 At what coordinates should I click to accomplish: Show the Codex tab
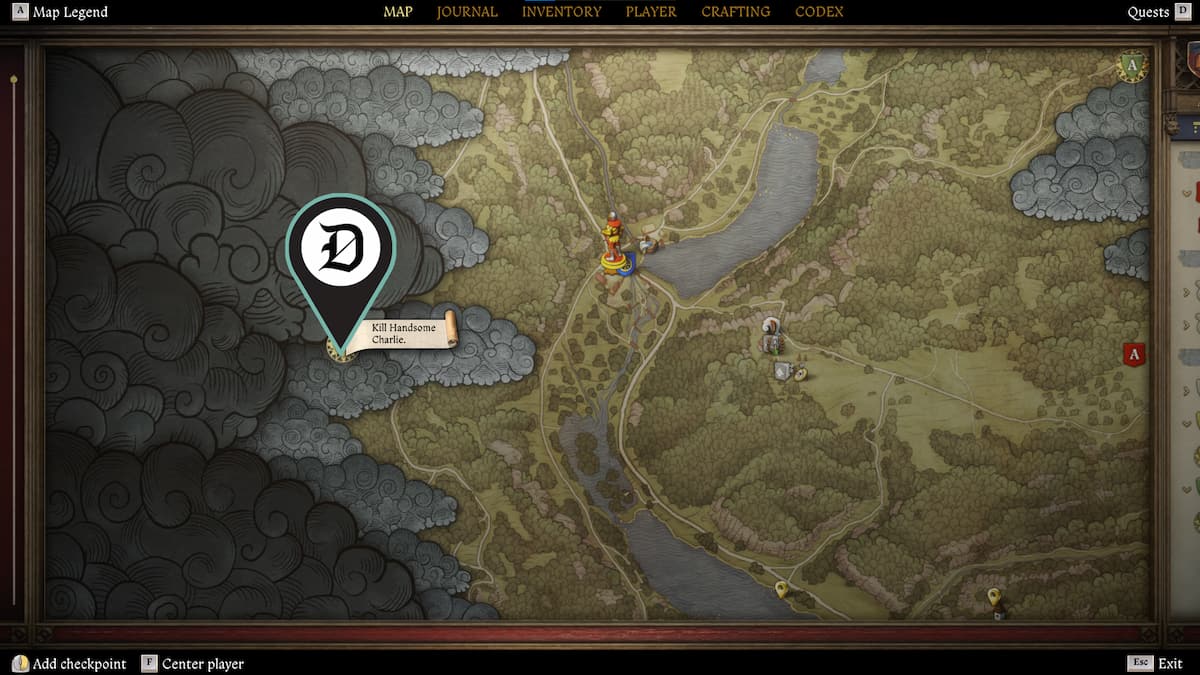[819, 12]
